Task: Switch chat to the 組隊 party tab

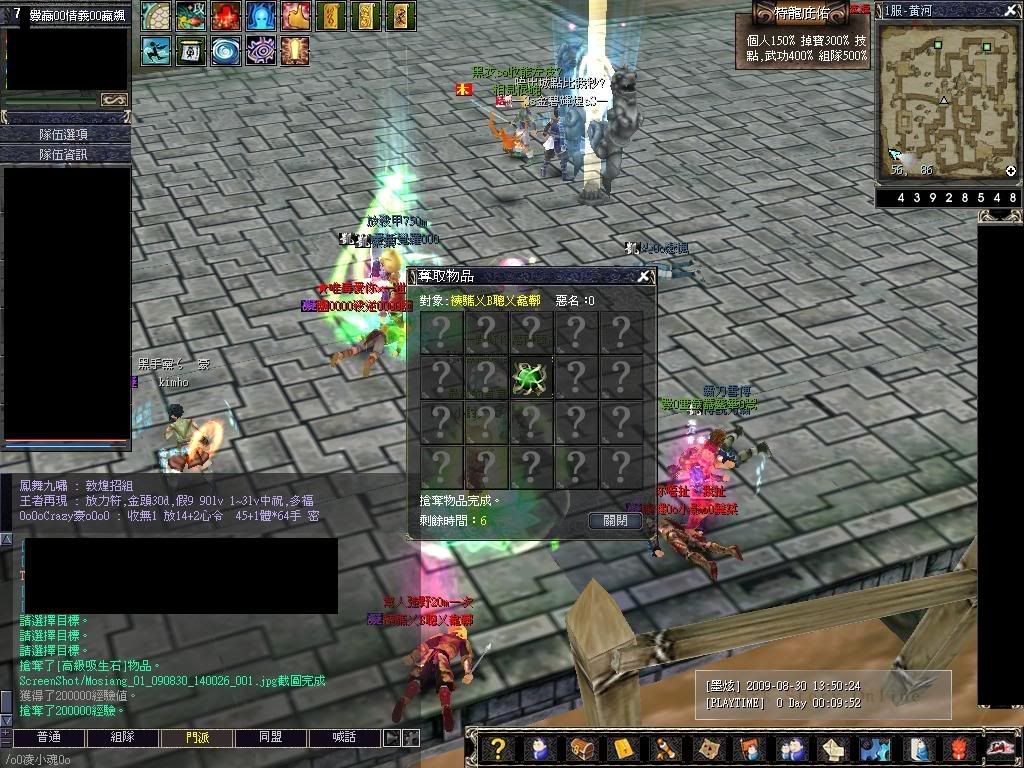Action: point(123,737)
